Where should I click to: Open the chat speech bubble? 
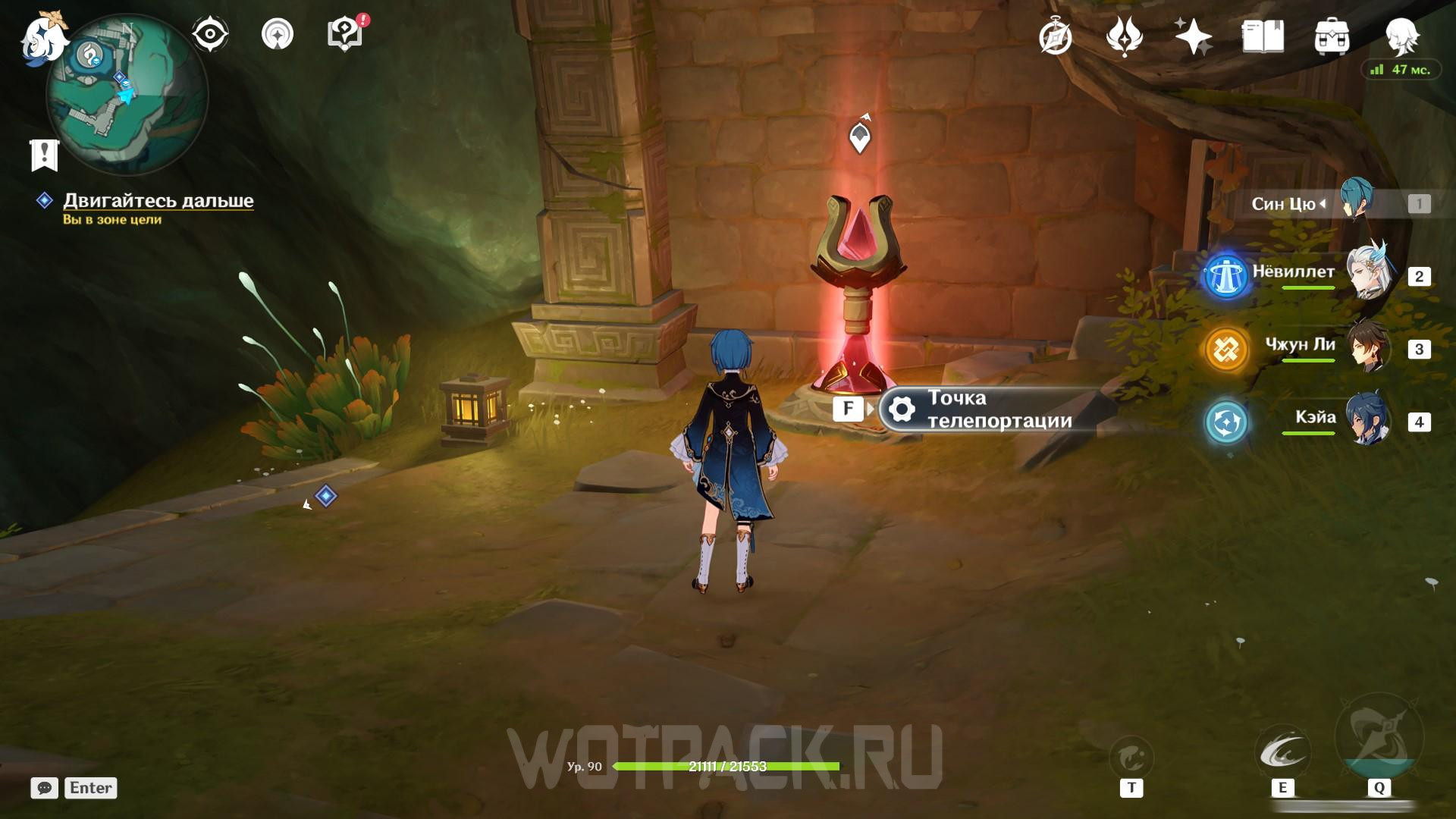44,788
